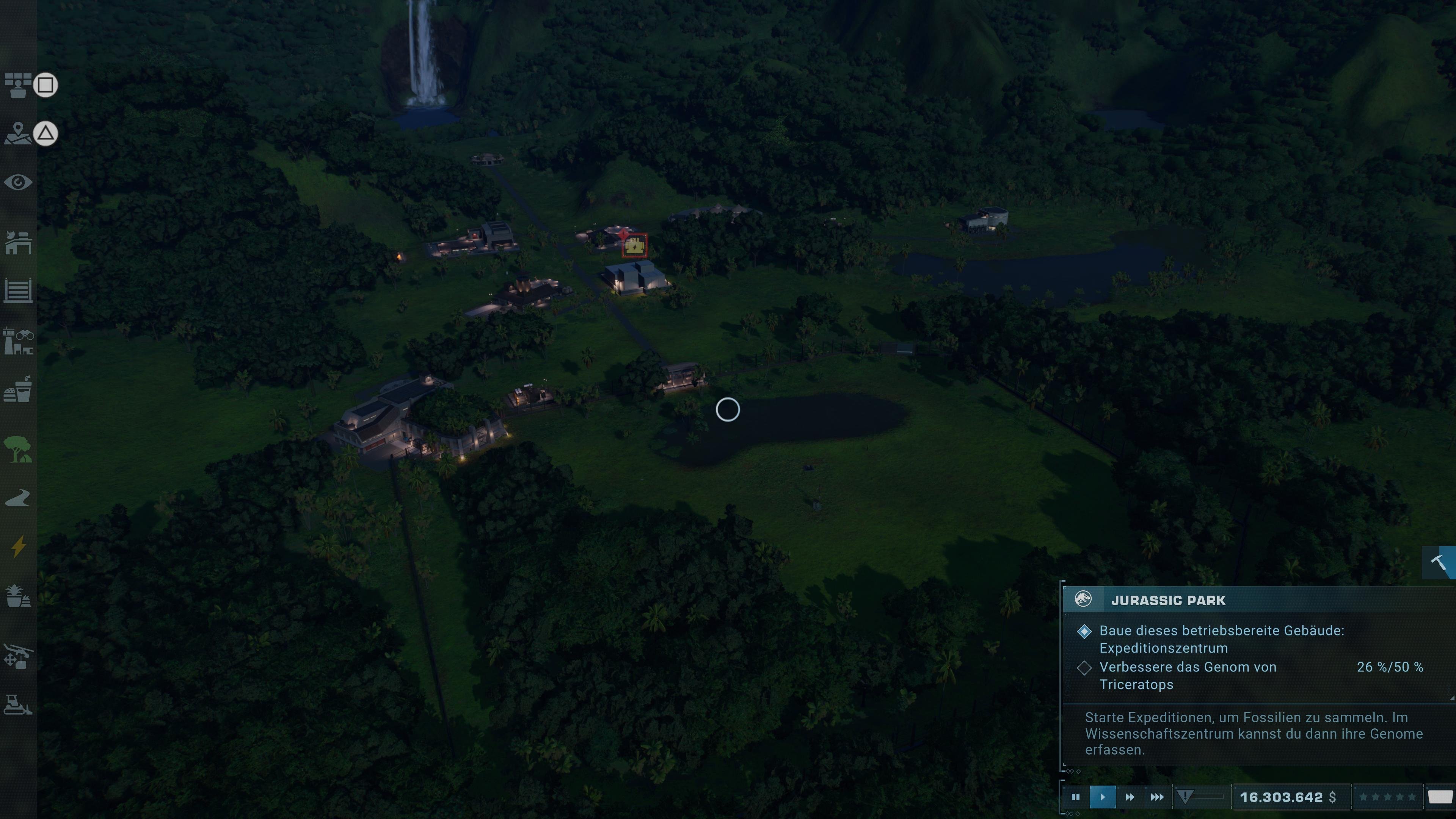Image resolution: width=1456 pixels, height=819 pixels.
Task: Open the landscaping trees tool
Action: 19,449
